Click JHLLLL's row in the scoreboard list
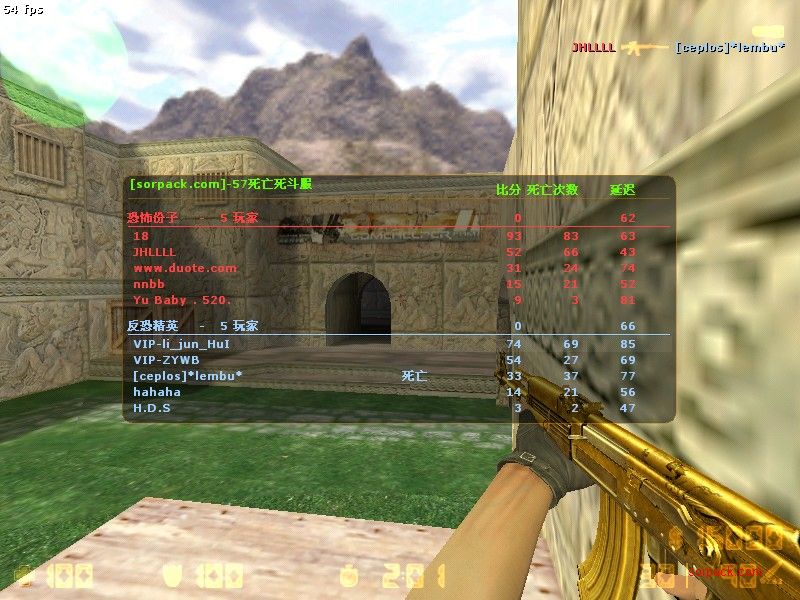This screenshot has height=600, width=800. click(x=154, y=252)
